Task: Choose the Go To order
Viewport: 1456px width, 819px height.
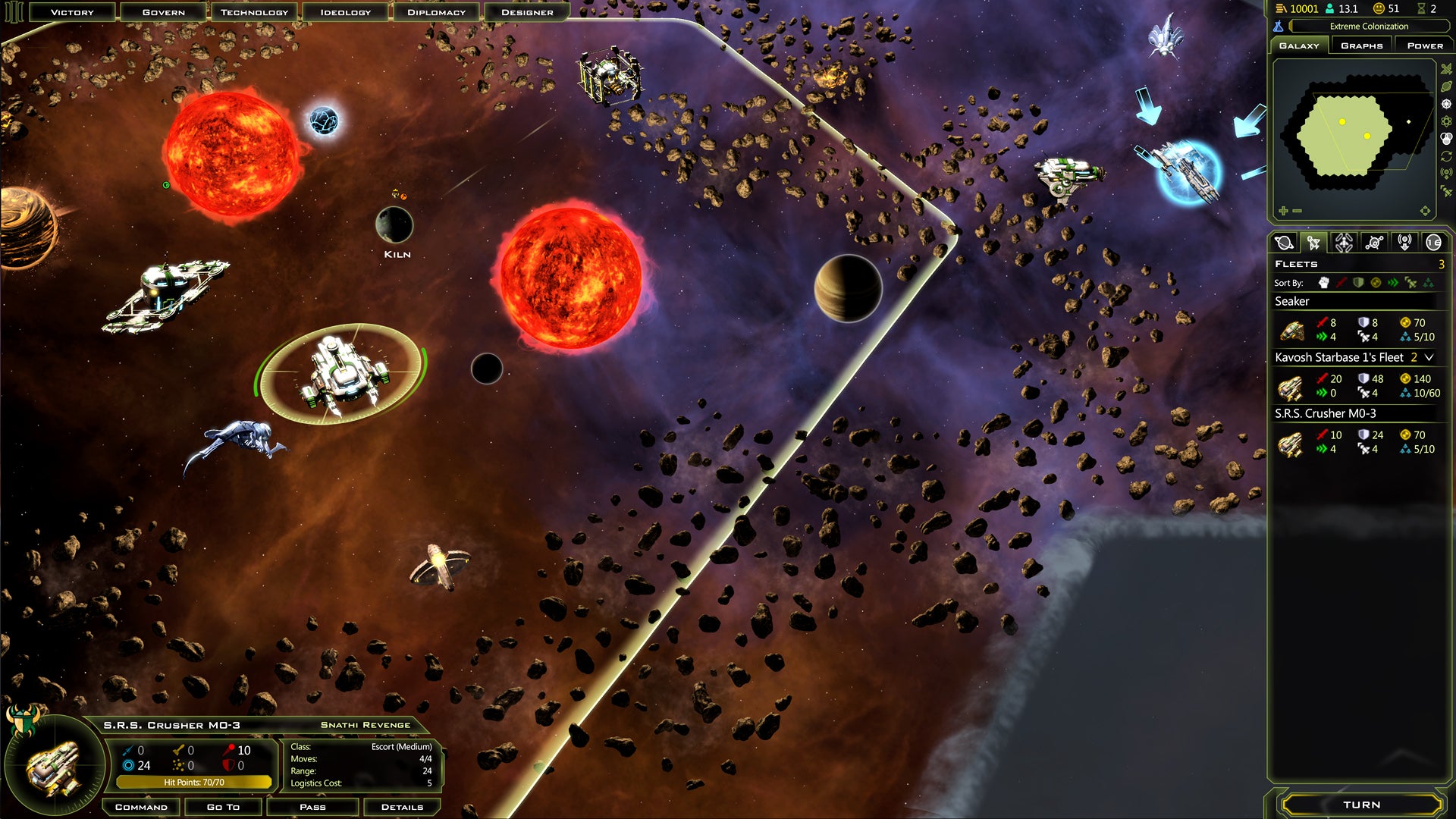Action: 223,807
